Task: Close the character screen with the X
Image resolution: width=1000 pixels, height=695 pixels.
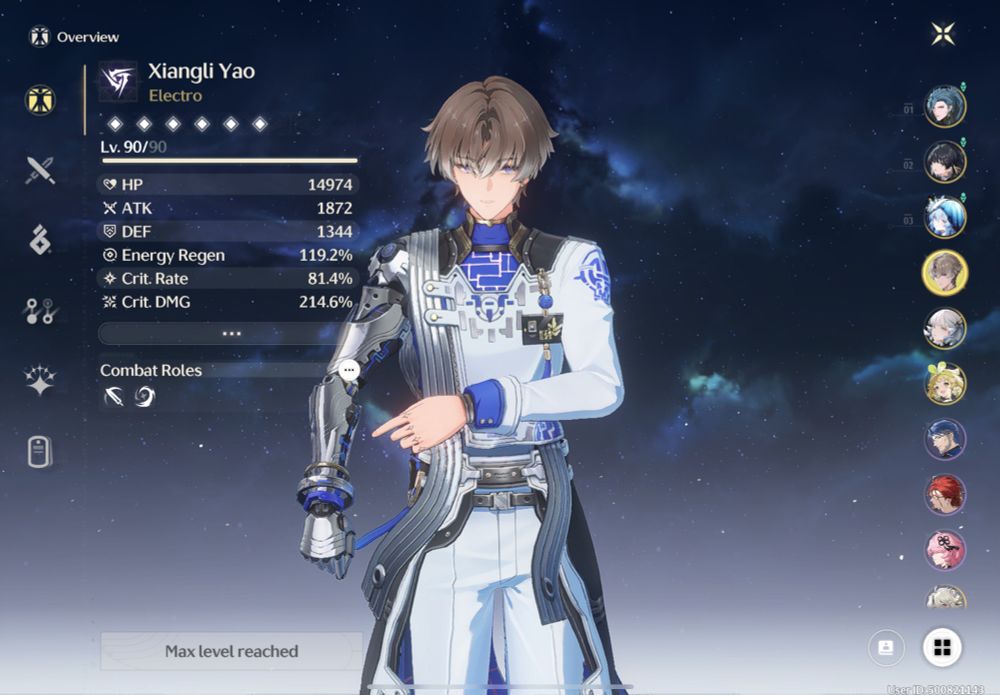Action: (x=942, y=34)
